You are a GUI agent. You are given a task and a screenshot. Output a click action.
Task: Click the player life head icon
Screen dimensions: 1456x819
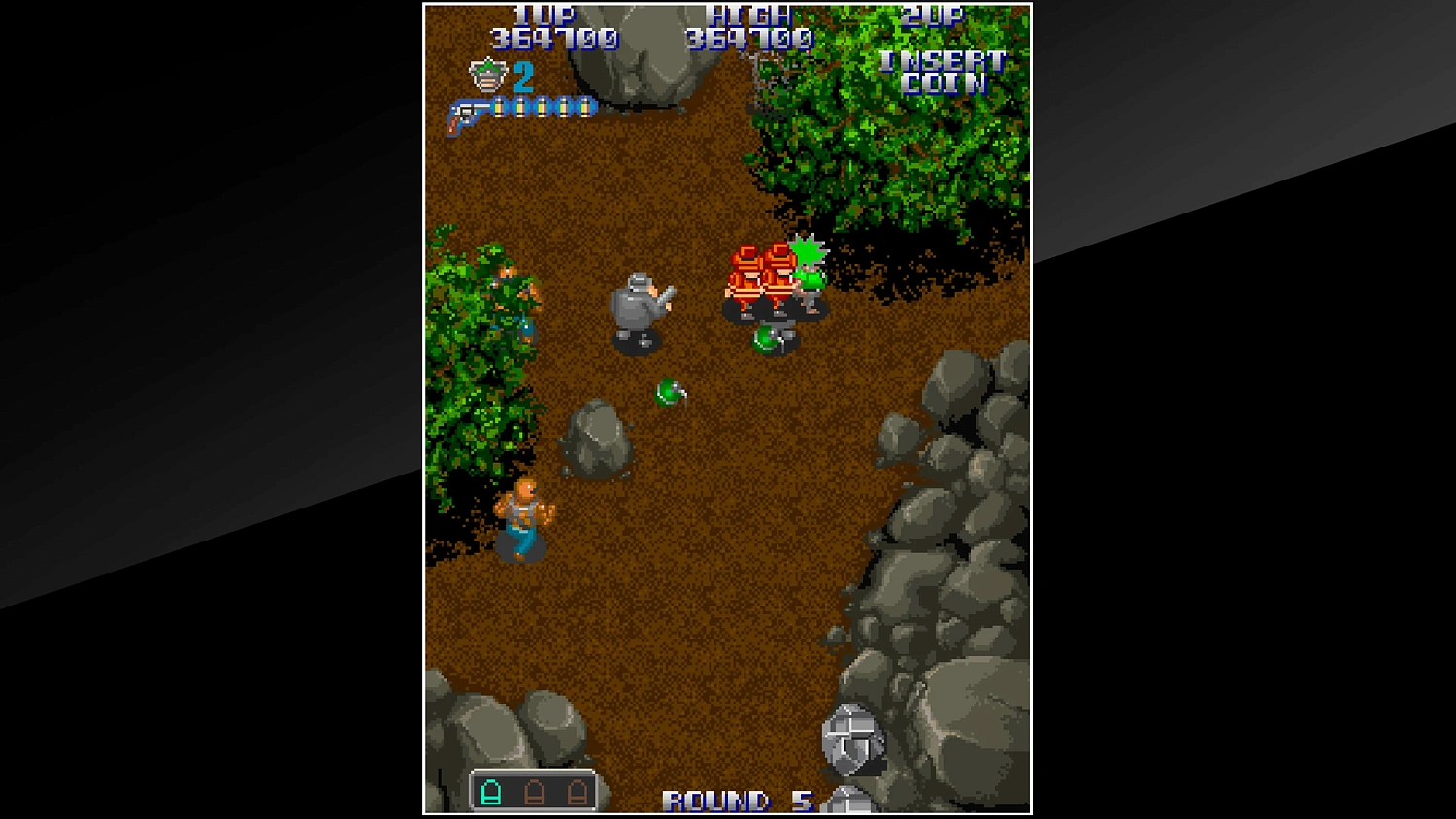(x=486, y=74)
